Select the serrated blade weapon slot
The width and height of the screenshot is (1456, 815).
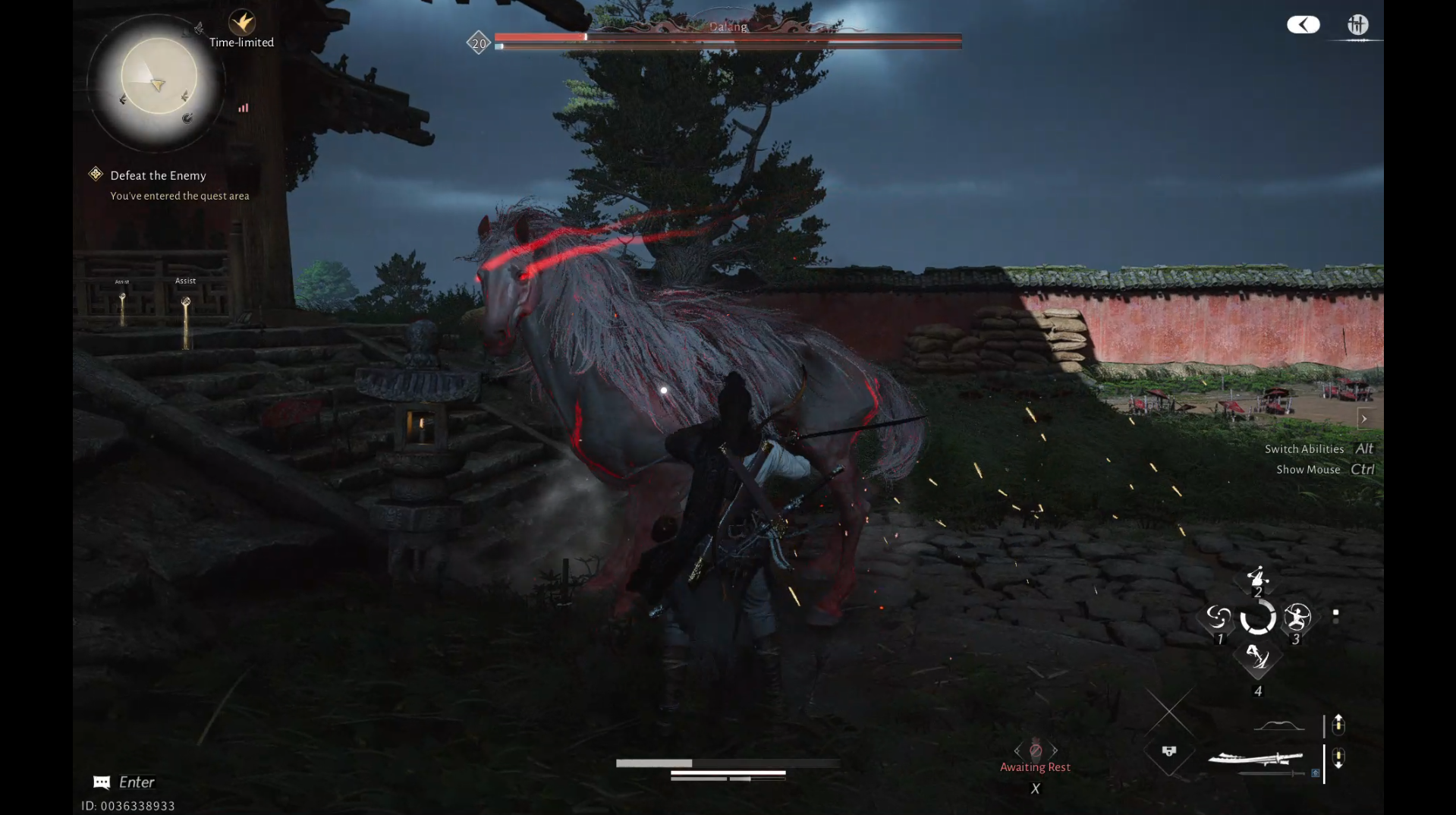(x=1256, y=758)
